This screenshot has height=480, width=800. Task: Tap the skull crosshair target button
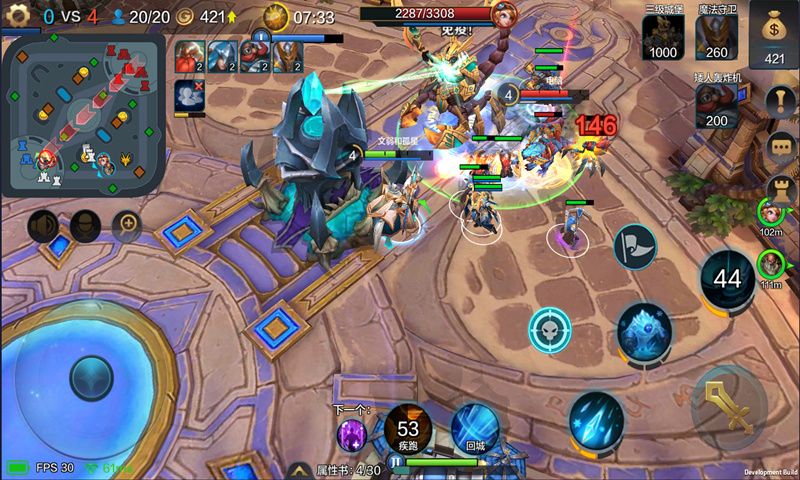click(x=549, y=330)
